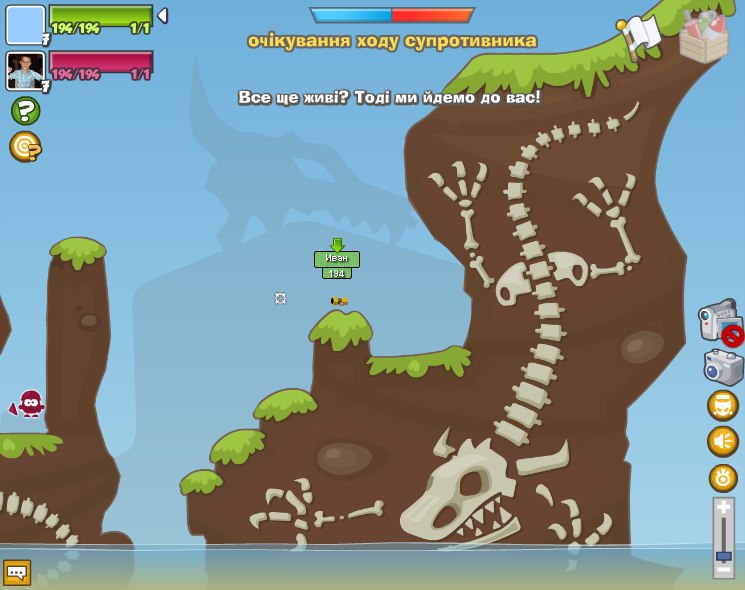Screen dimensions: 745x590
Task: Open the weapons crate
Action: point(703,38)
